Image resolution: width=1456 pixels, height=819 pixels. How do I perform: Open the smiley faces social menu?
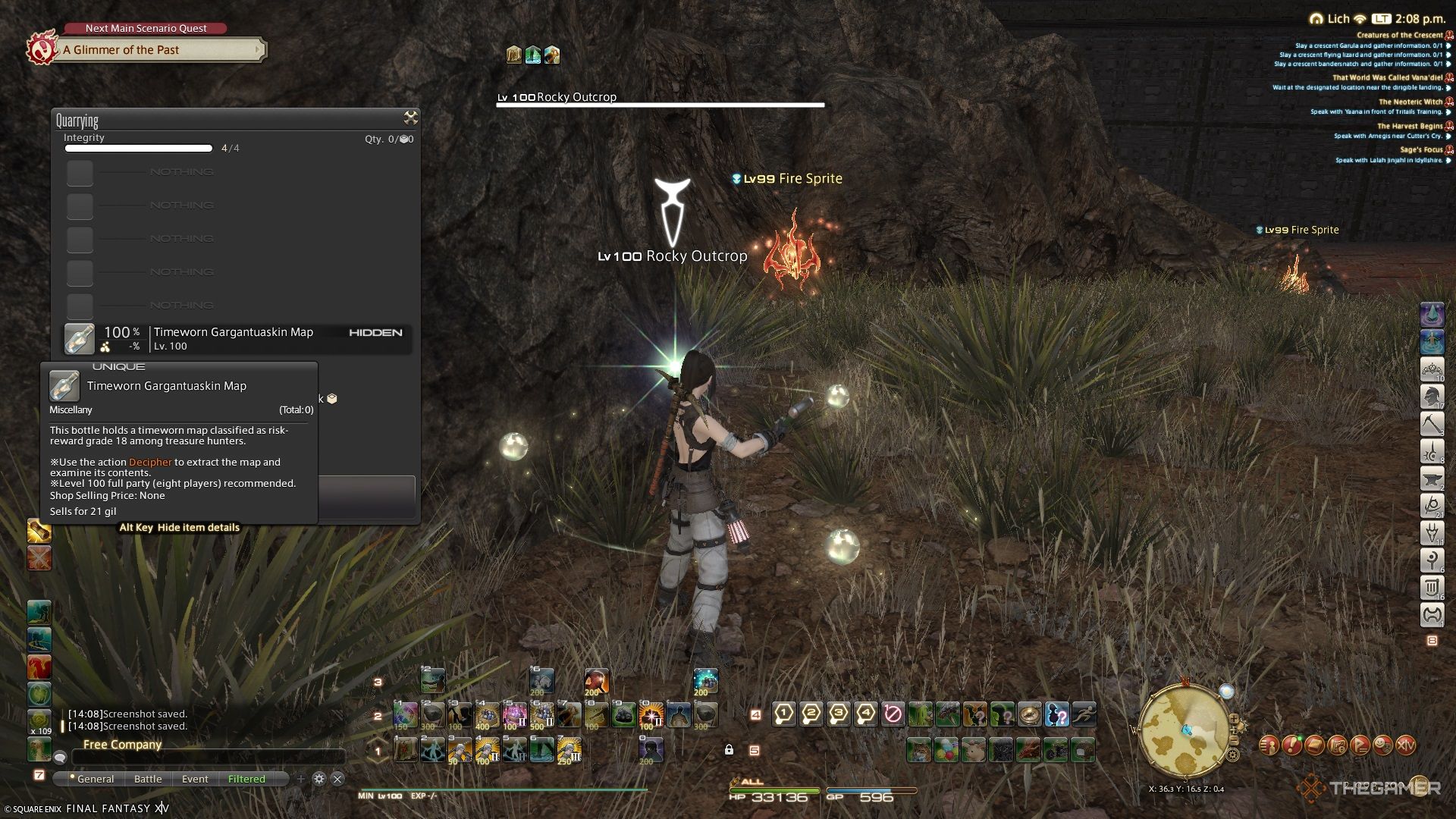point(1382,745)
